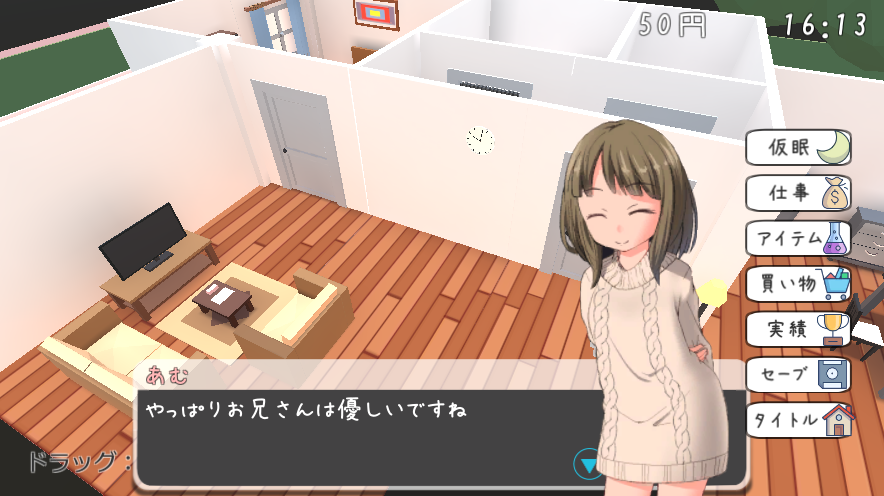Return to the タイトル title screen

(797, 419)
